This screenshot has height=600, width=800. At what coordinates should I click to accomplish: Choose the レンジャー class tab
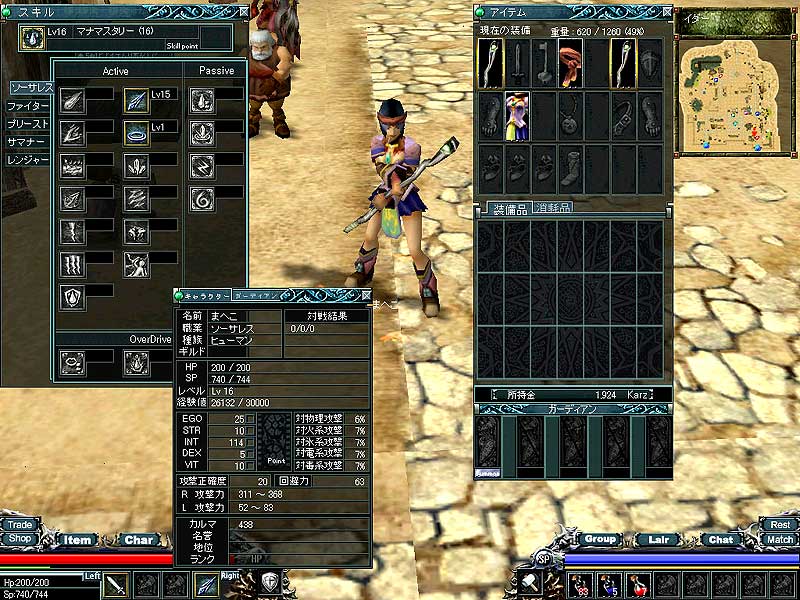pyautogui.click(x=28, y=160)
